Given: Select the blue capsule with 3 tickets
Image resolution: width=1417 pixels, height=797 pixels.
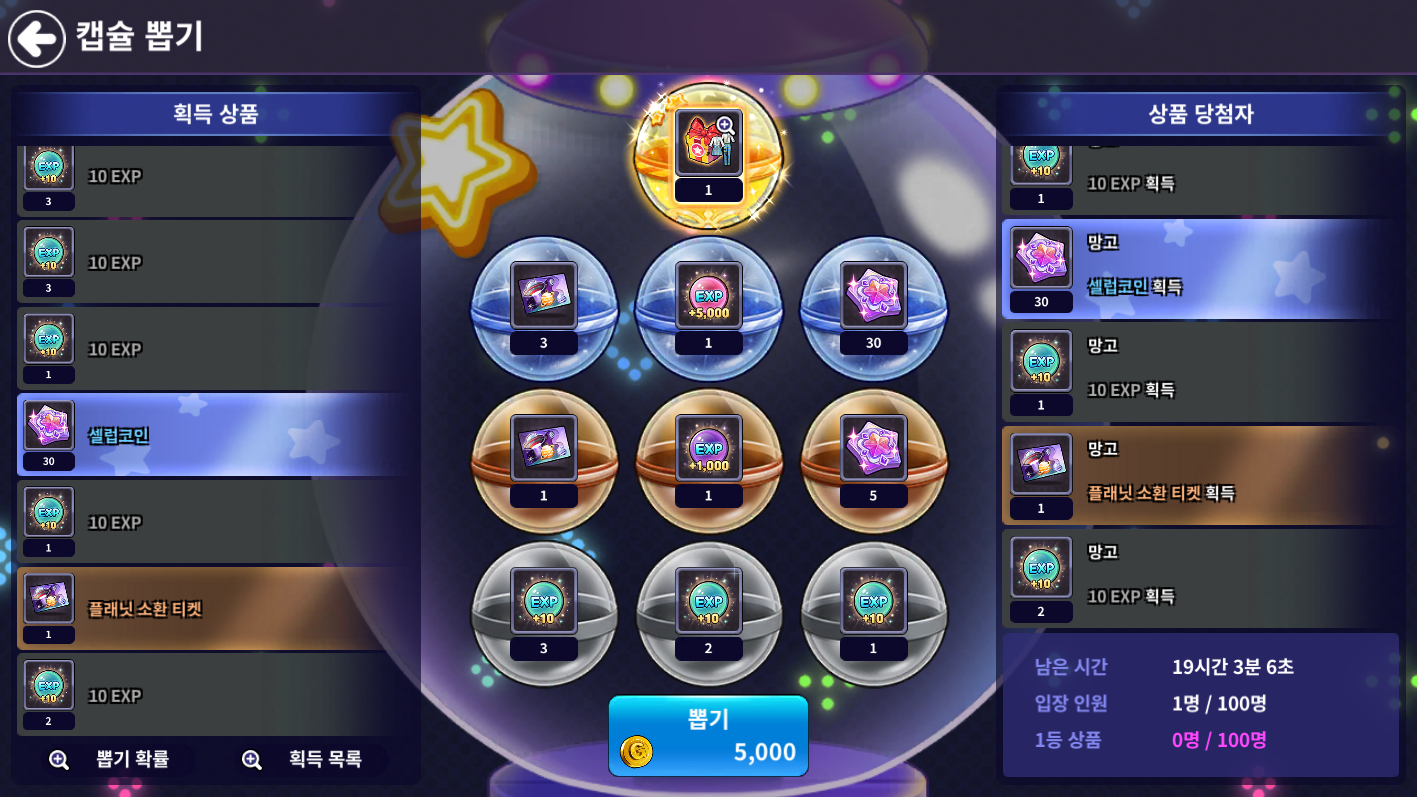Looking at the screenshot, I should tap(544, 306).
